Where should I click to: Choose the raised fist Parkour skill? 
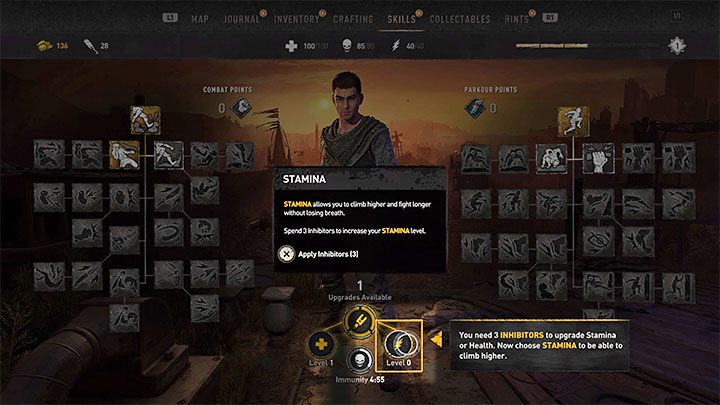597,156
